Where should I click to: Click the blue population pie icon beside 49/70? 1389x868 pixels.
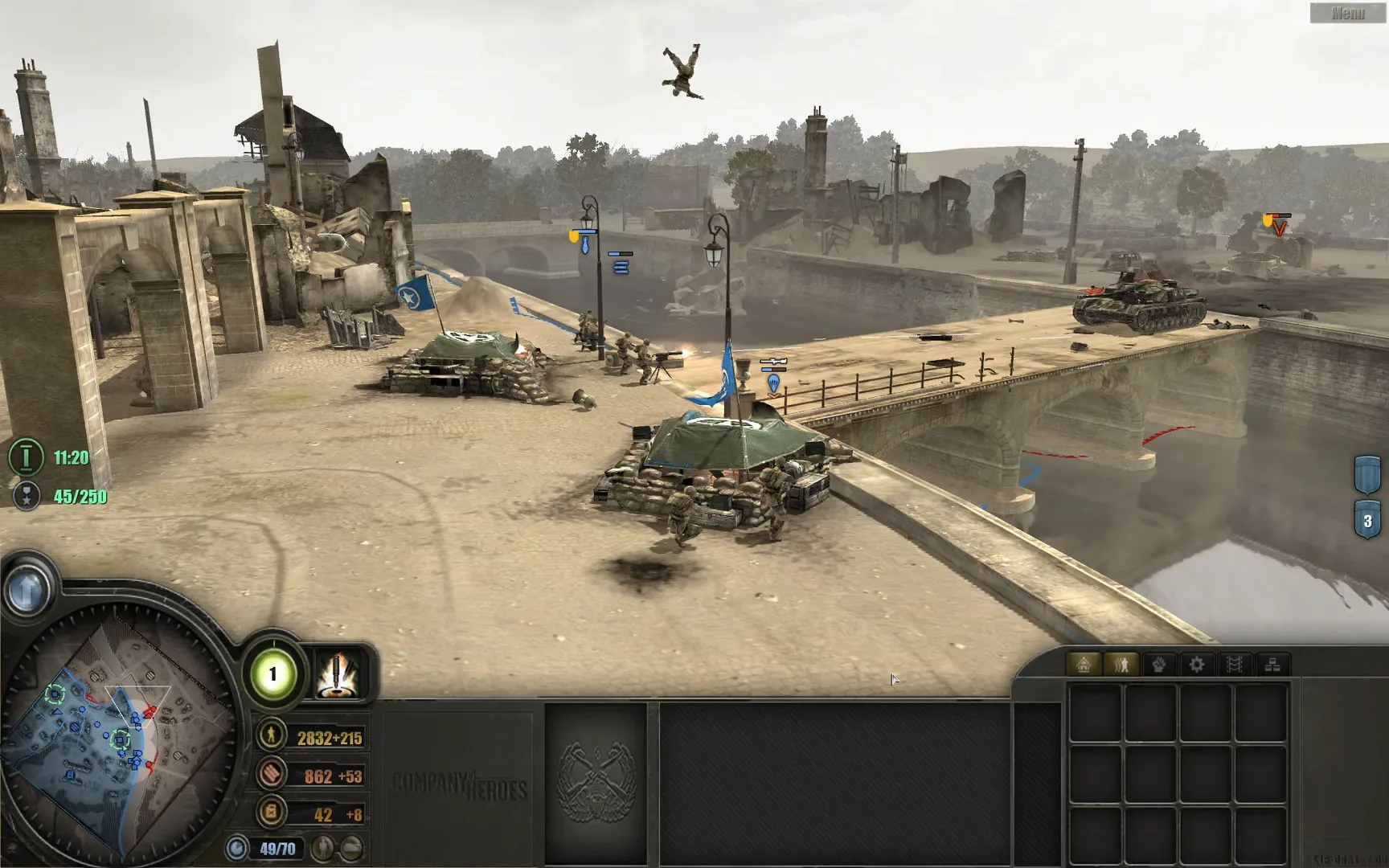[238, 847]
